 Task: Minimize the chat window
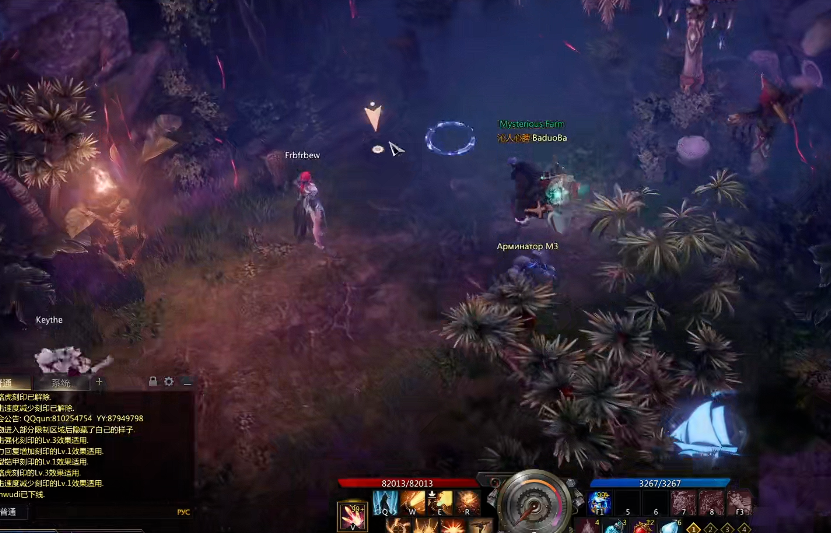tap(186, 382)
